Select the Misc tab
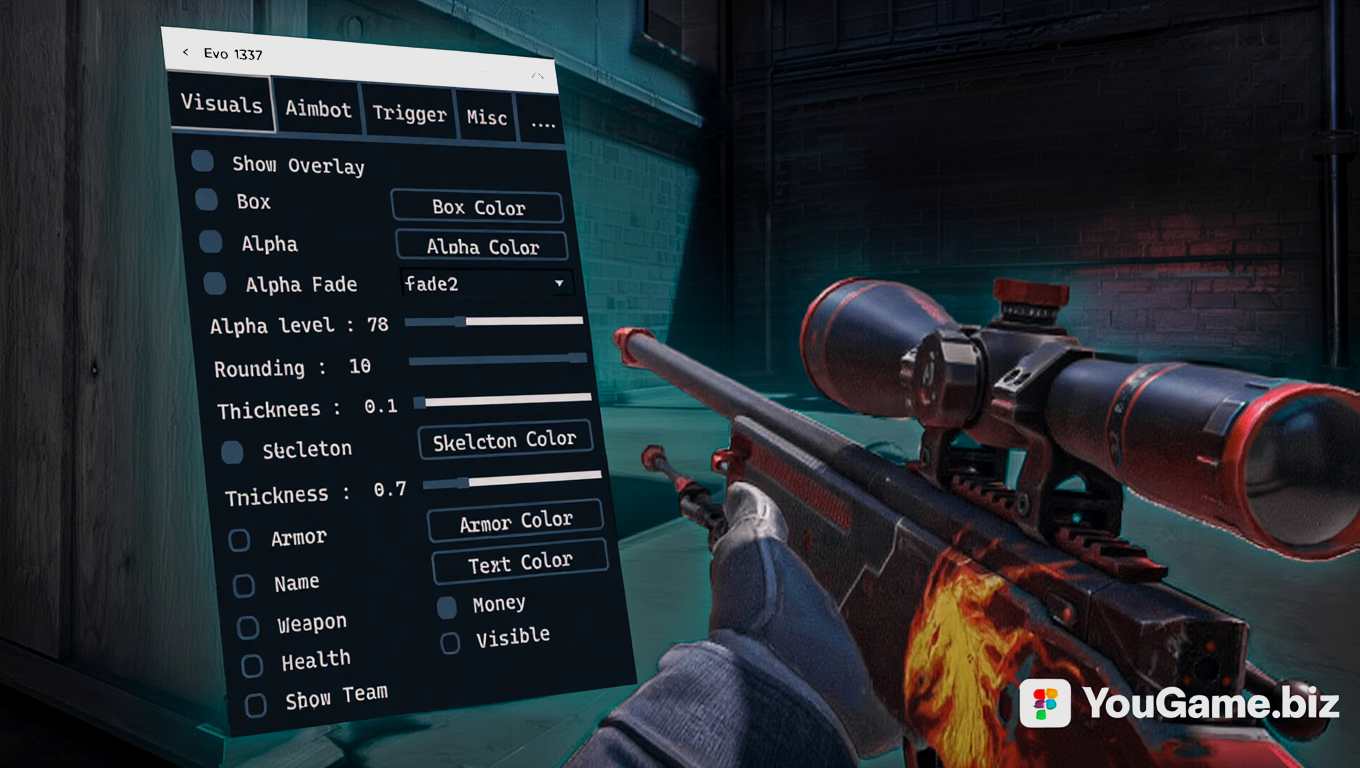1360x768 pixels. [x=487, y=118]
